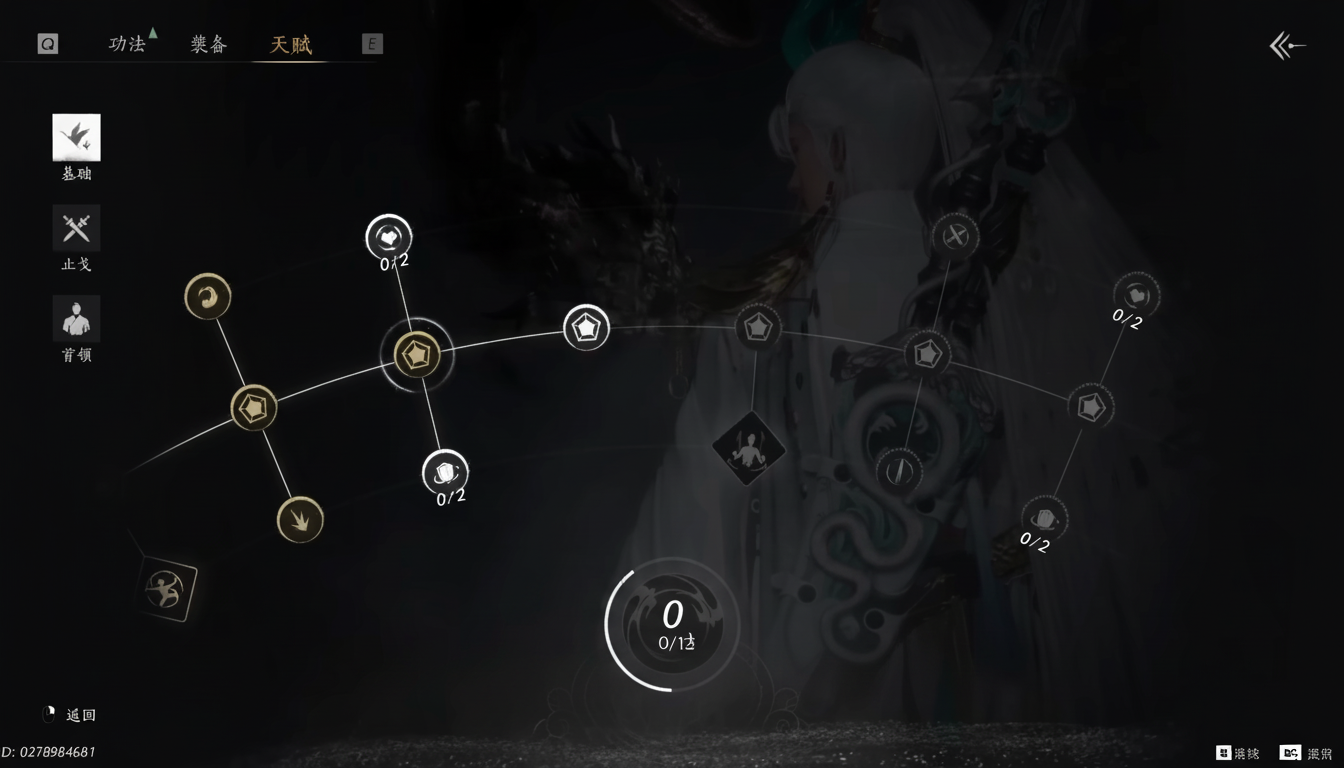This screenshot has width=1344, height=768.
Task: Select the highlighted gold pentagon node
Action: point(418,354)
